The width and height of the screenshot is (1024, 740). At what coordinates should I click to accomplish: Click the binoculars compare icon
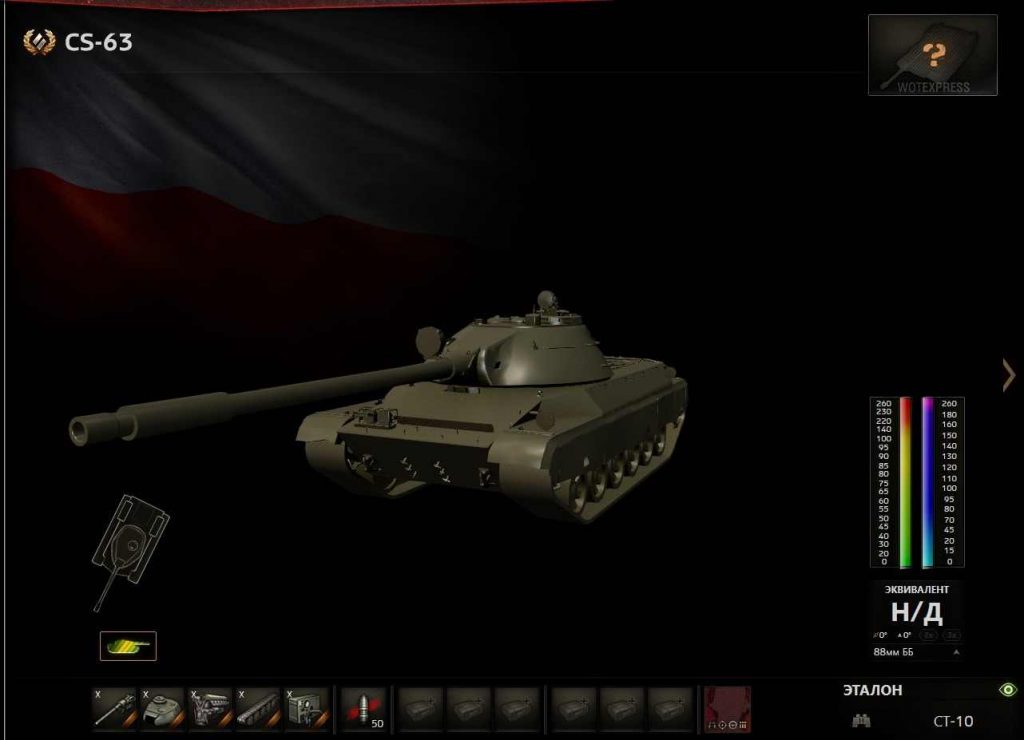[x=861, y=720]
